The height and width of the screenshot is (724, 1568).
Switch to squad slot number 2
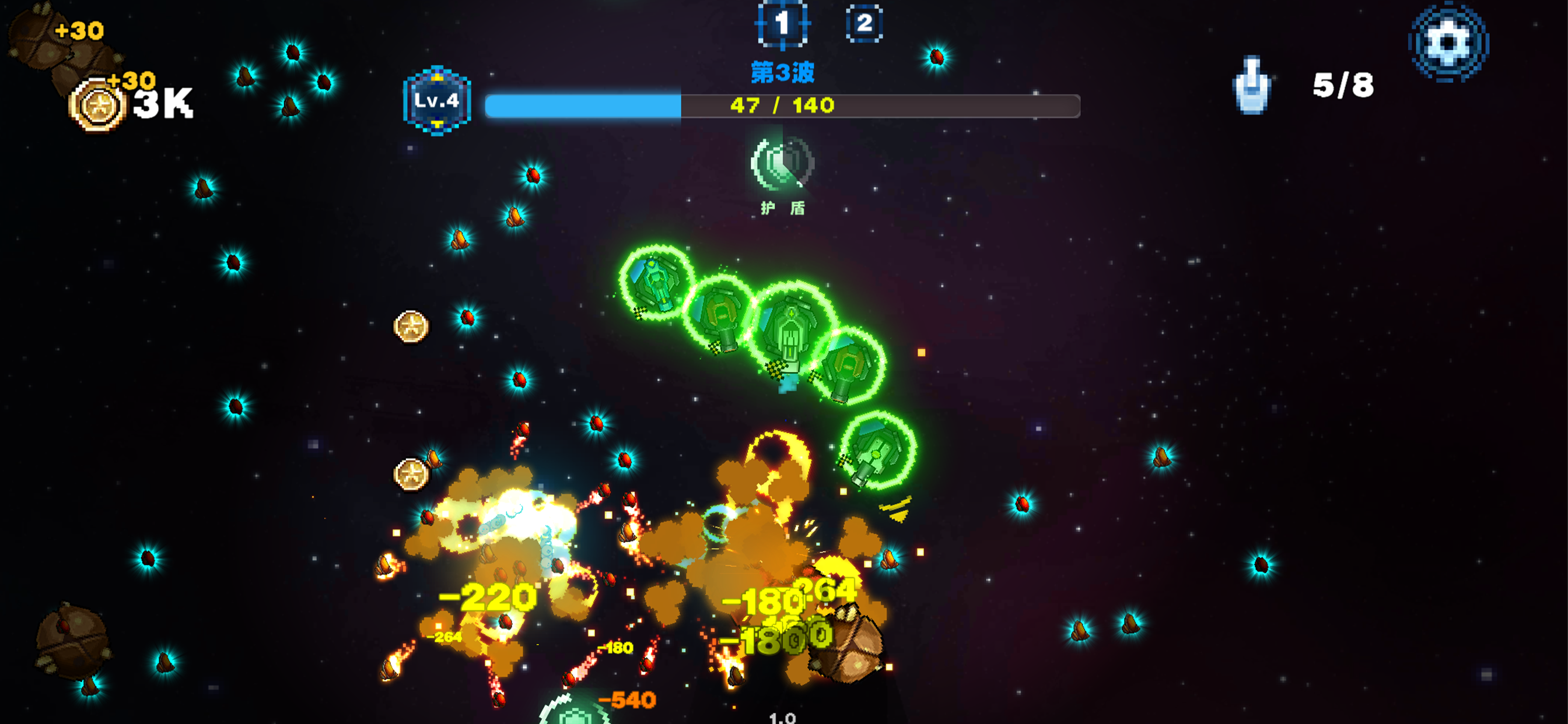click(864, 24)
